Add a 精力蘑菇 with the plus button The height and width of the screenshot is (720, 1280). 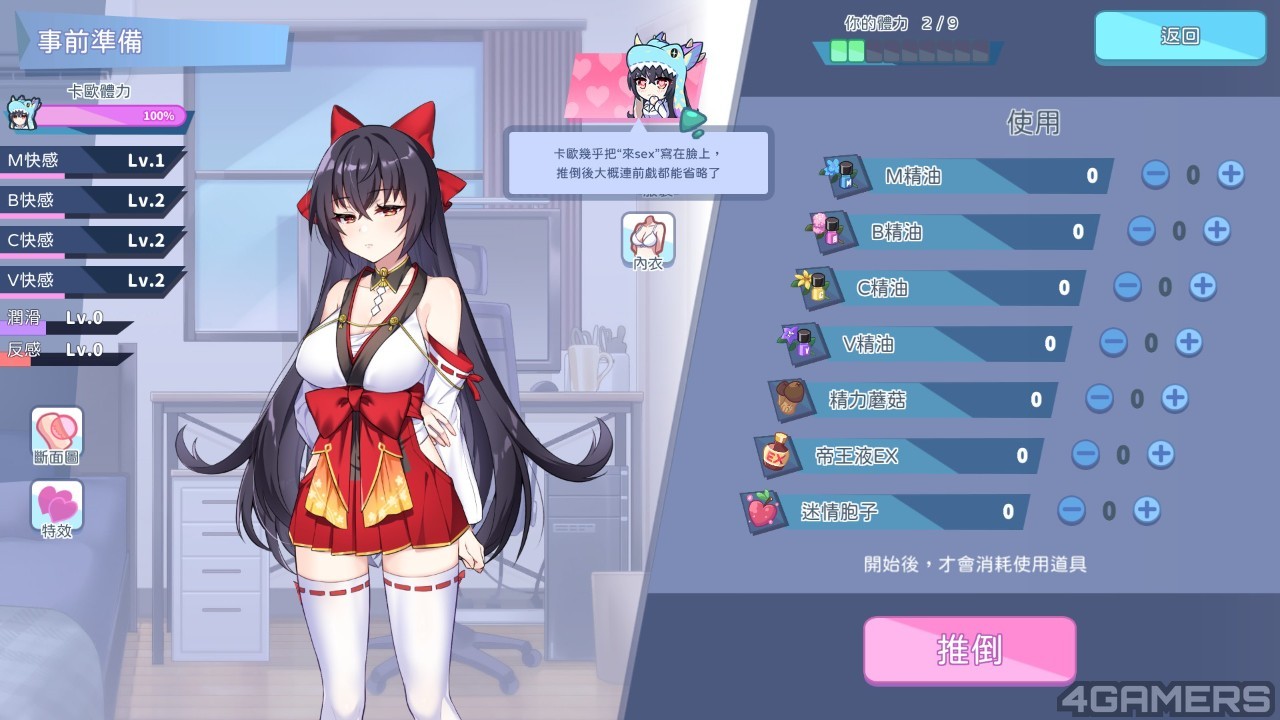coord(1174,399)
